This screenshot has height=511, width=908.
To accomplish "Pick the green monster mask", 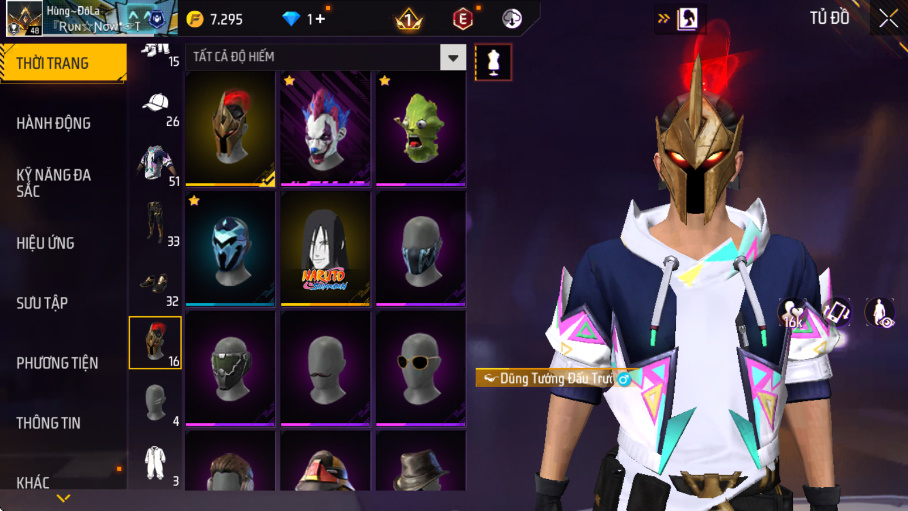I will 420,129.
